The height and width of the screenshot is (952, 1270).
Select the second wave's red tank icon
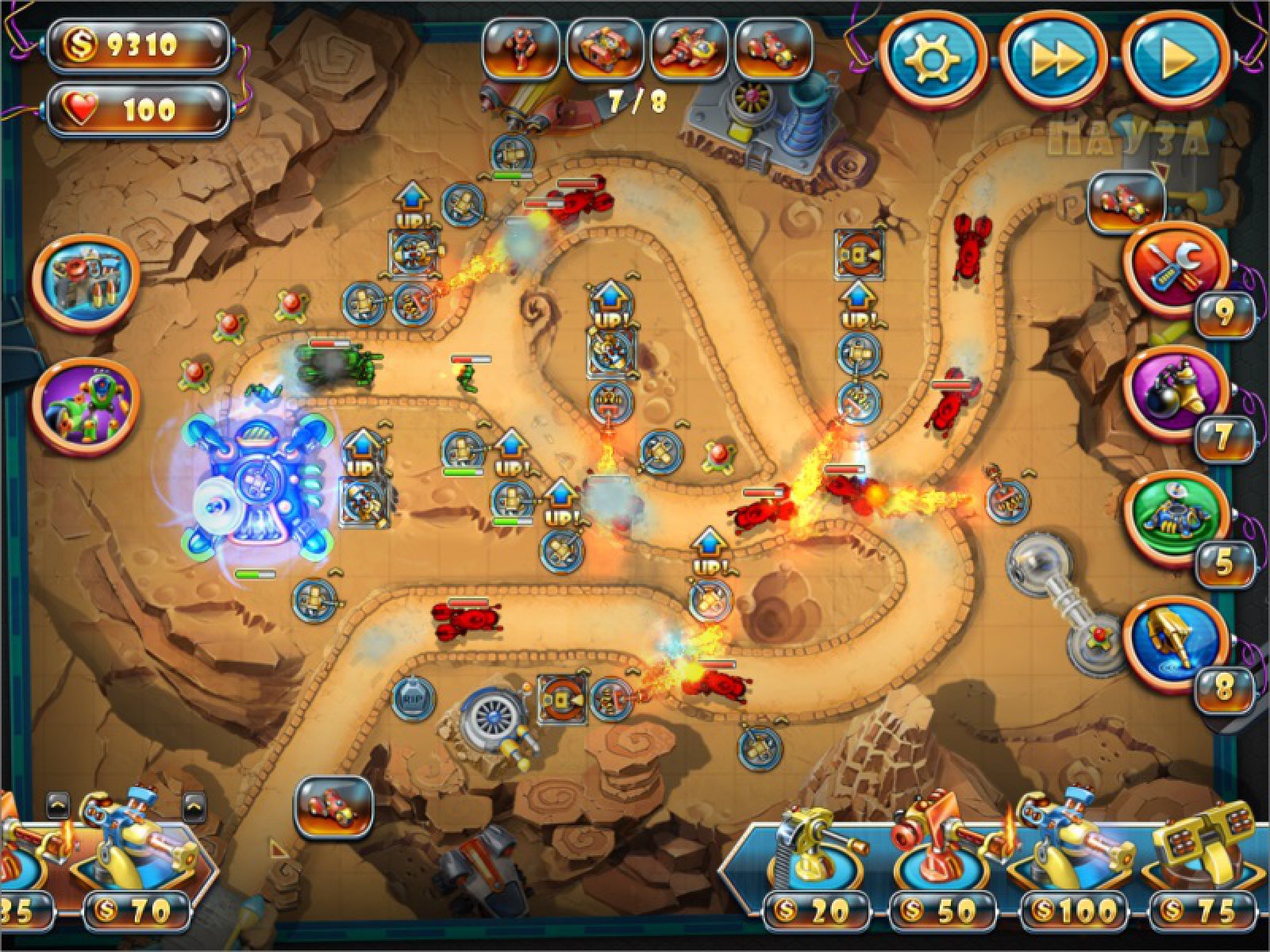pyautogui.click(x=605, y=48)
